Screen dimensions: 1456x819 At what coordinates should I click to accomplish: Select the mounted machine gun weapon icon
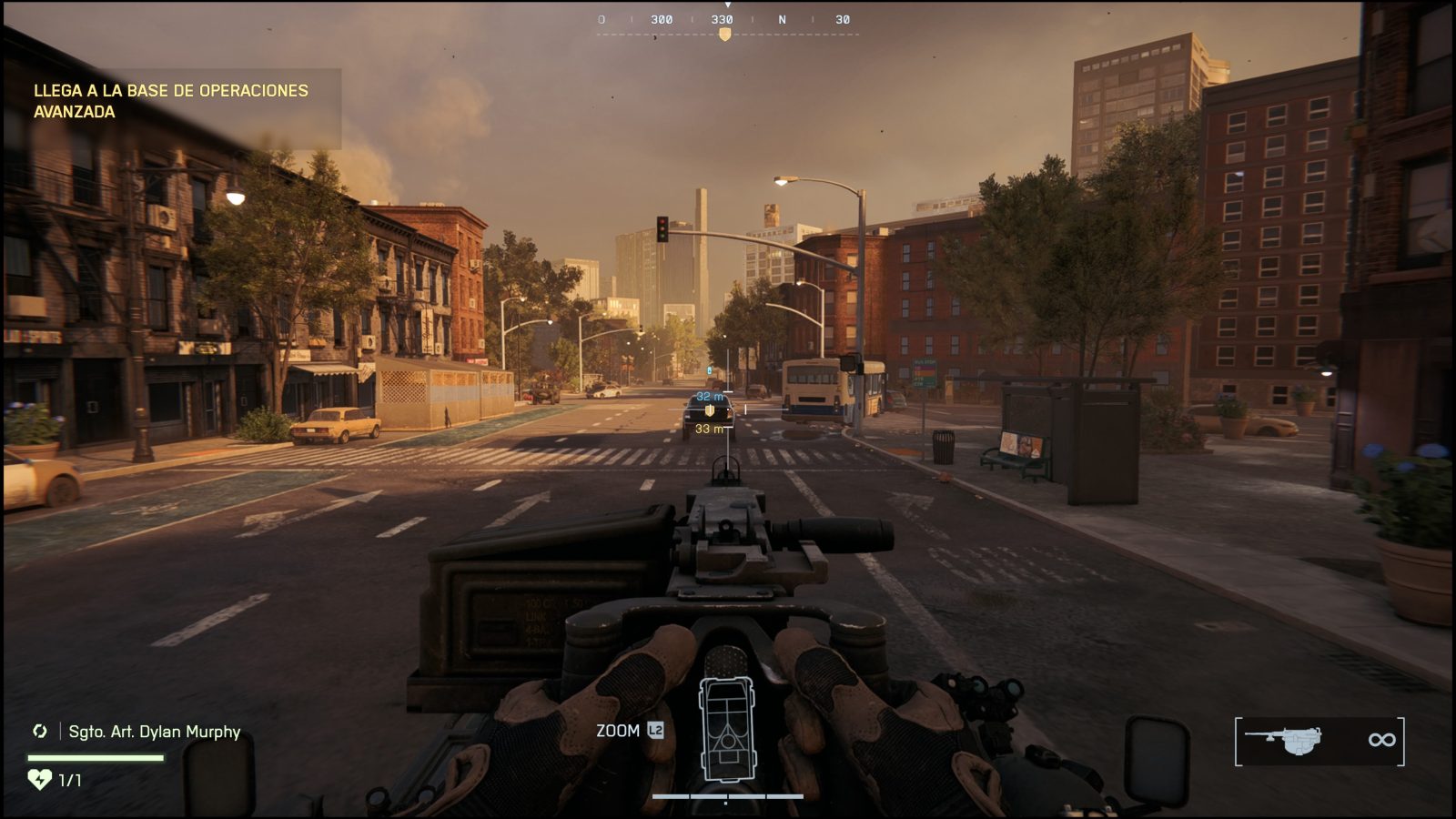pyautogui.click(x=1284, y=740)
